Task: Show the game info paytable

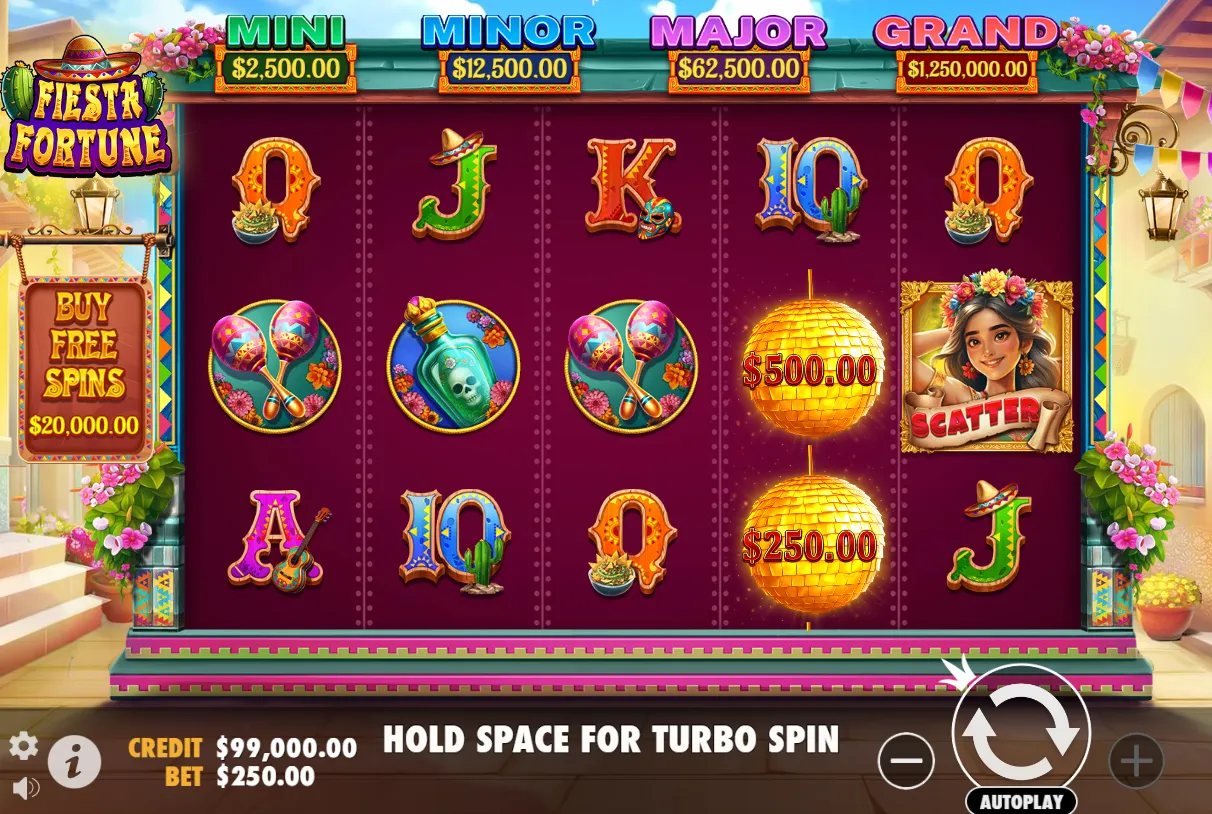Action: click(x=74, y=761)
